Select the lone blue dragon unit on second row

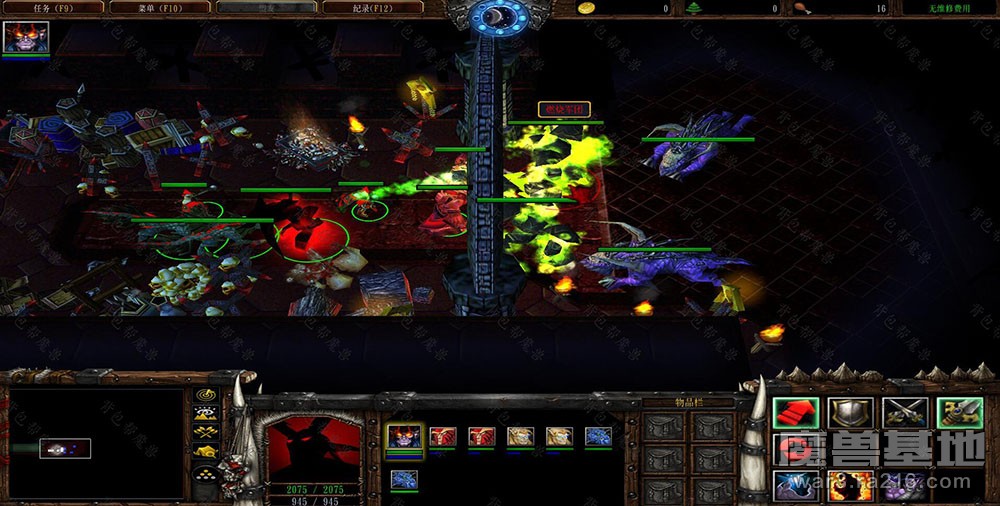tap(404, 480)
